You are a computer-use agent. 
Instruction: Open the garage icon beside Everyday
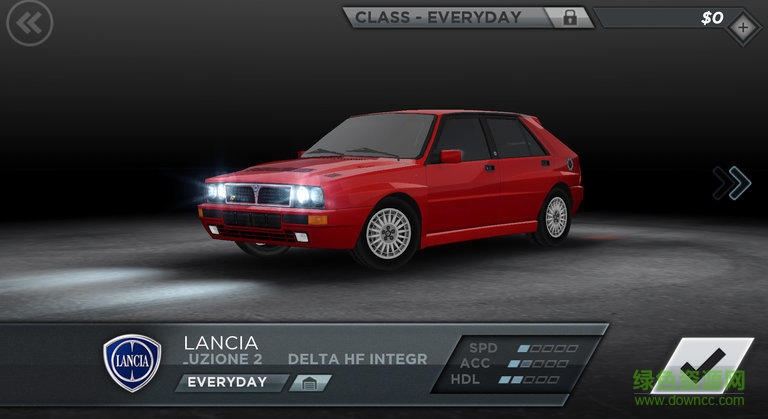(310, 383)
